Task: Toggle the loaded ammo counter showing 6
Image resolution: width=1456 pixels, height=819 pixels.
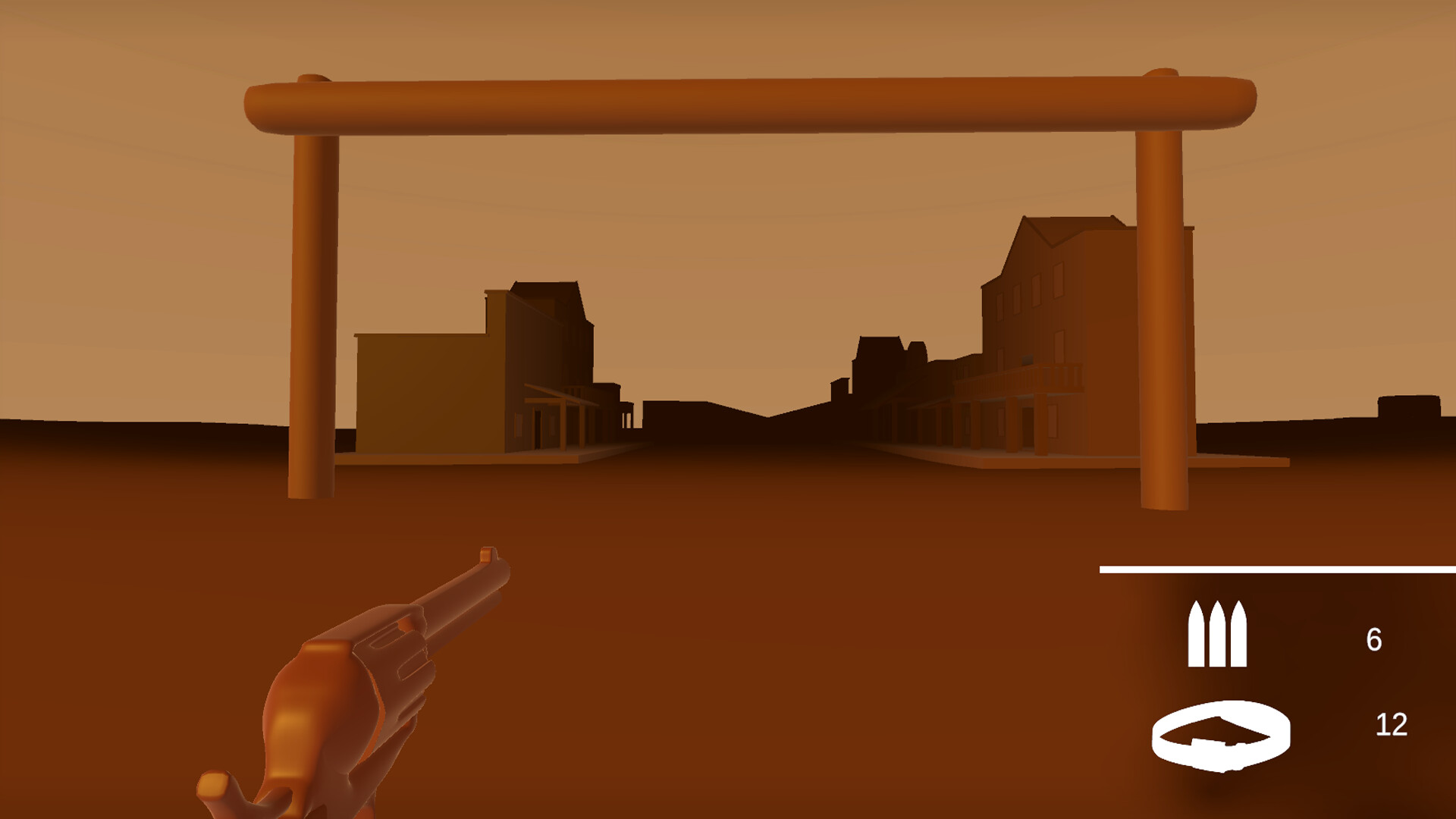Action: click(x=1376, y=639)
